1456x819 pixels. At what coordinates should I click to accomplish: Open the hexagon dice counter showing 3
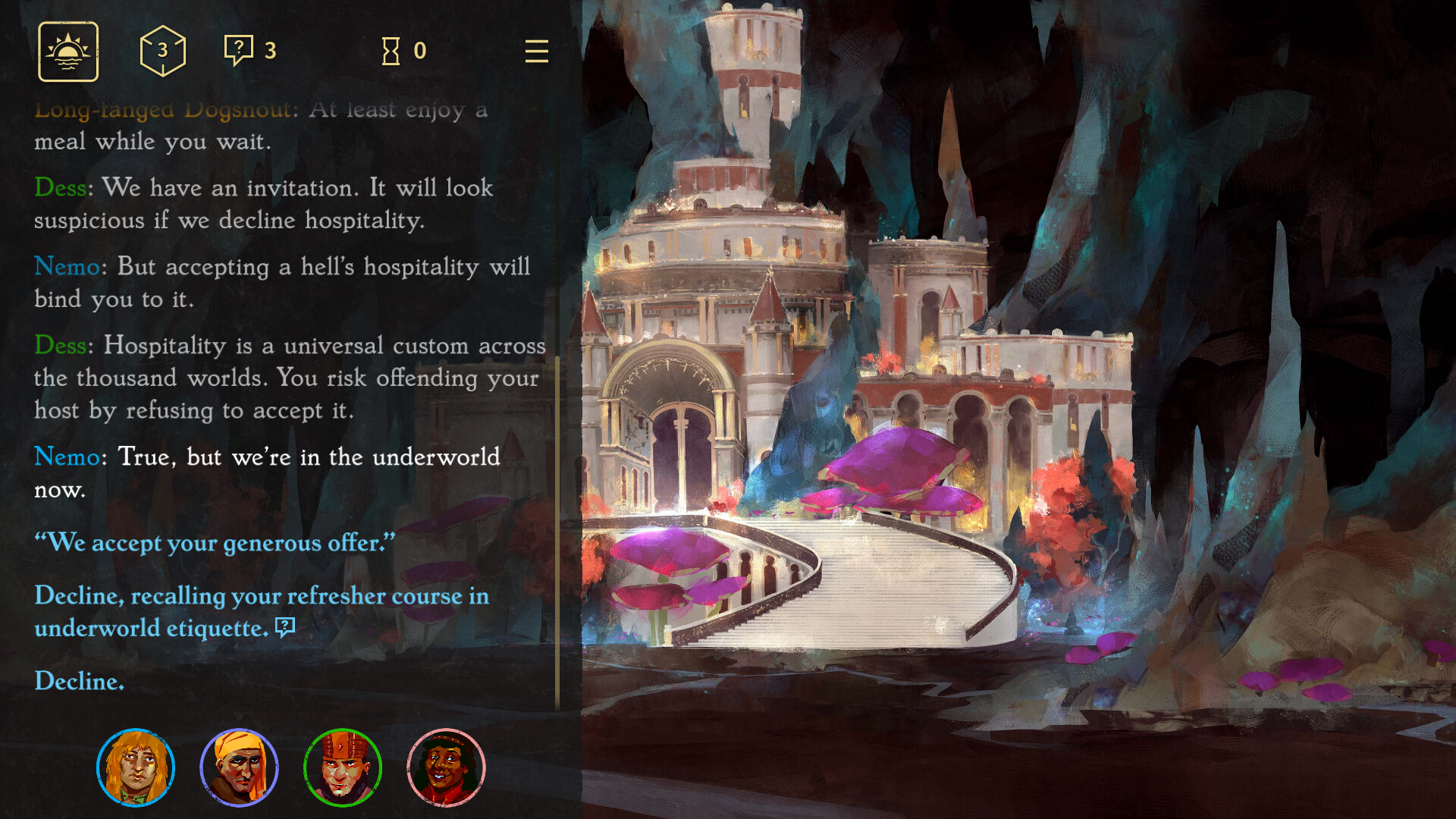point(162,52)
